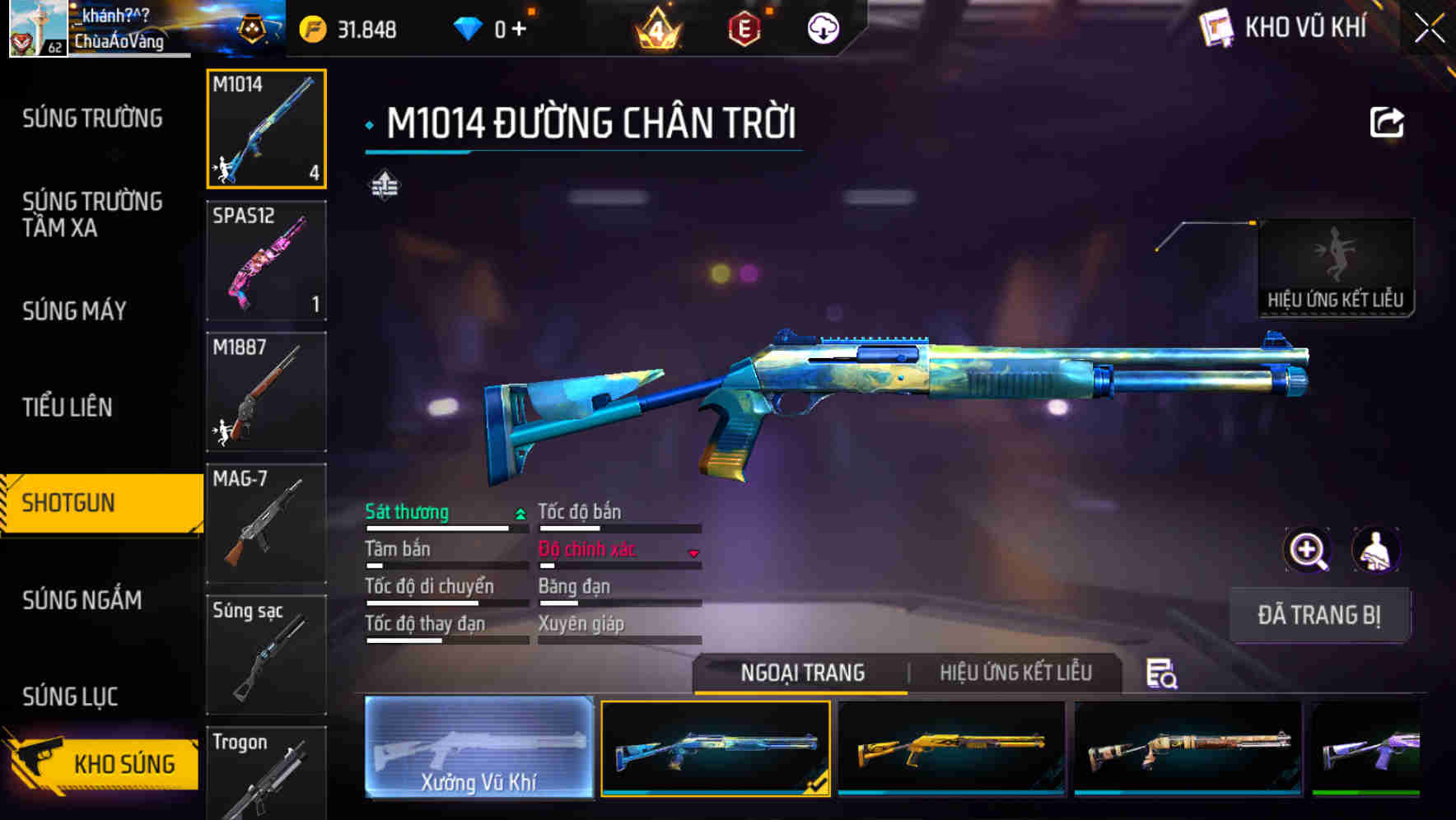The width and height of the screenshot is (1456, 820).
Task: Switch to Súng Máy weapons
Action: [75, 311]
